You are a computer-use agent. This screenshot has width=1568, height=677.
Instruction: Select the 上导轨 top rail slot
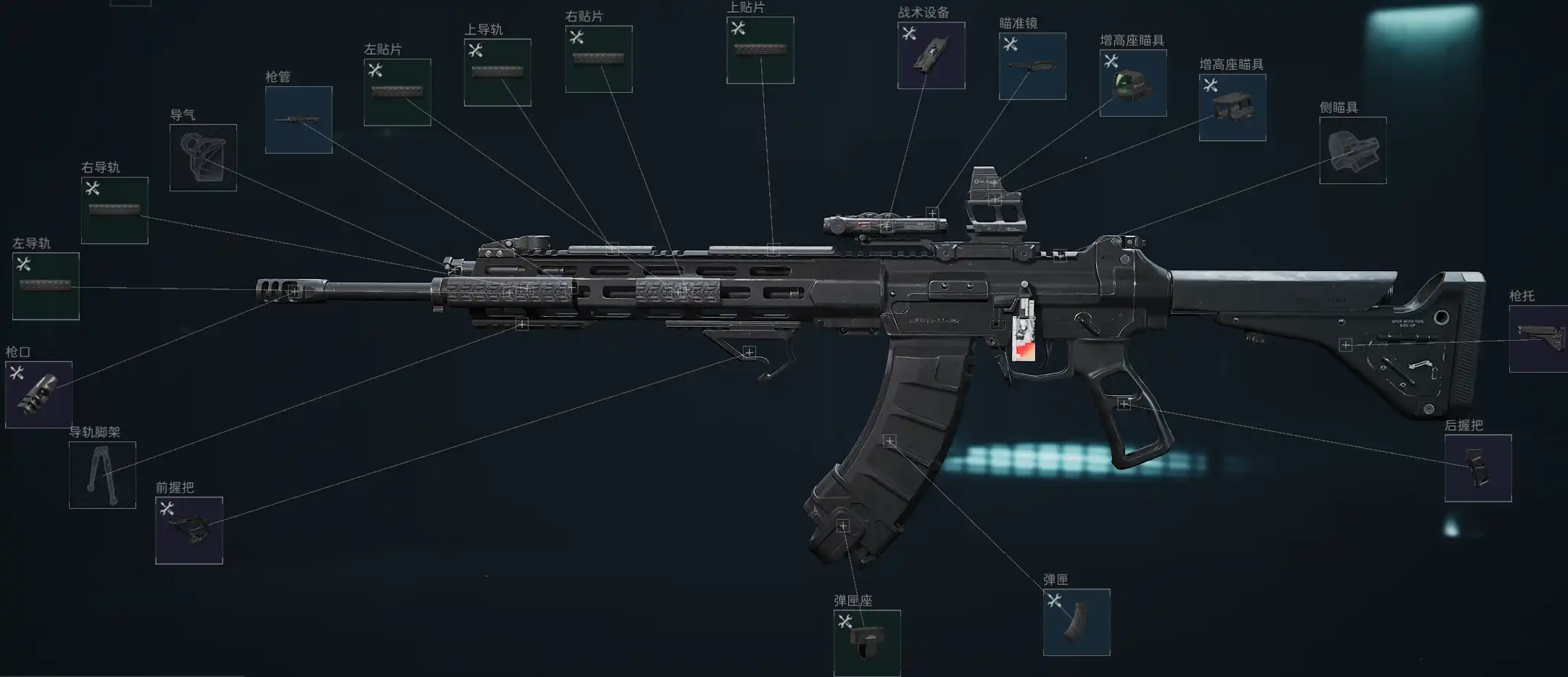[x=497, y=72]
